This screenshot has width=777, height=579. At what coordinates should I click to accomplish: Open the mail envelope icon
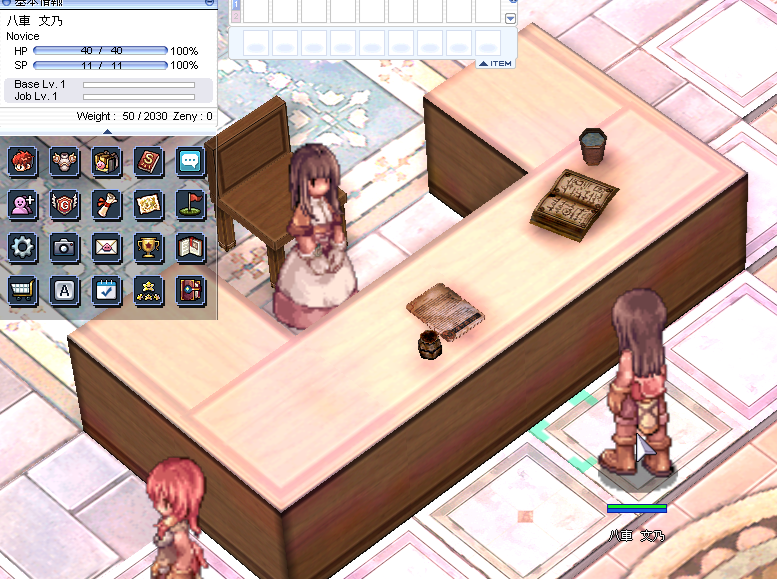coord(106,247)
